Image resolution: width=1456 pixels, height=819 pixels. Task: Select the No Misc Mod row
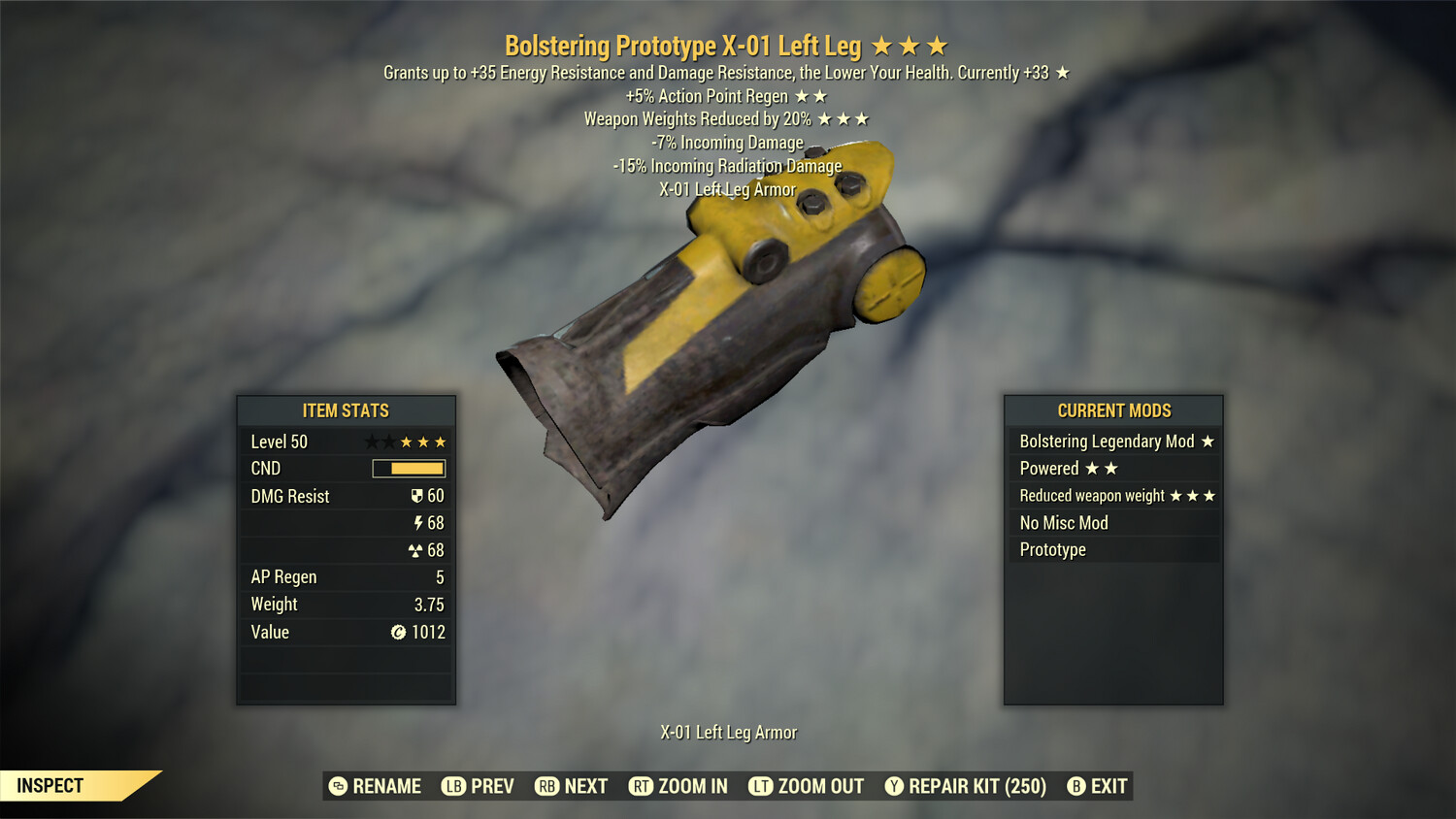[1113, 523]
